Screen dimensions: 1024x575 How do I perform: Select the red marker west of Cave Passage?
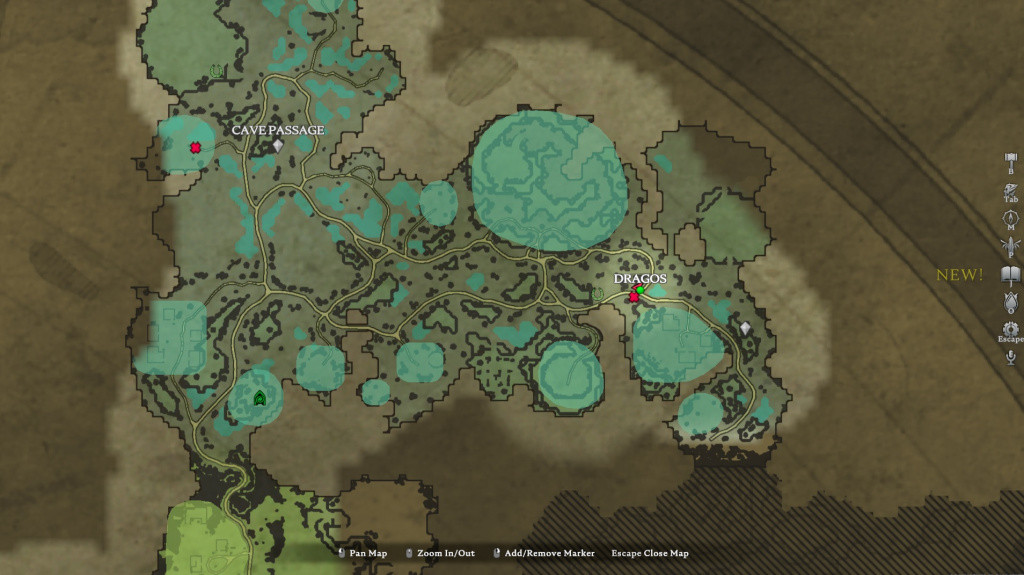(195, 148)
